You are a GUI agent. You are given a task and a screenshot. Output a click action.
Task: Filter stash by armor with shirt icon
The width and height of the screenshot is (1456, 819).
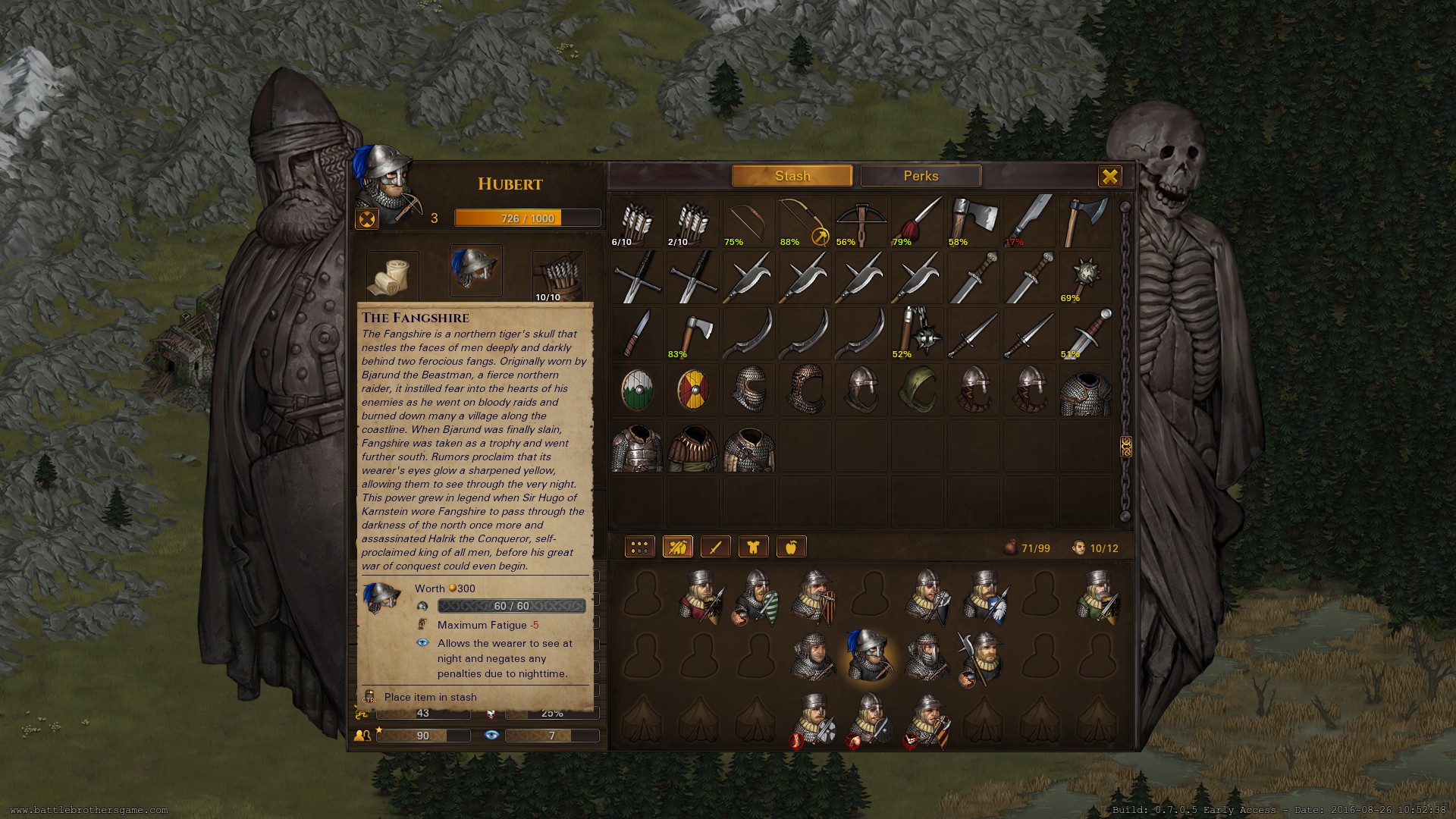tap(753, 547)
